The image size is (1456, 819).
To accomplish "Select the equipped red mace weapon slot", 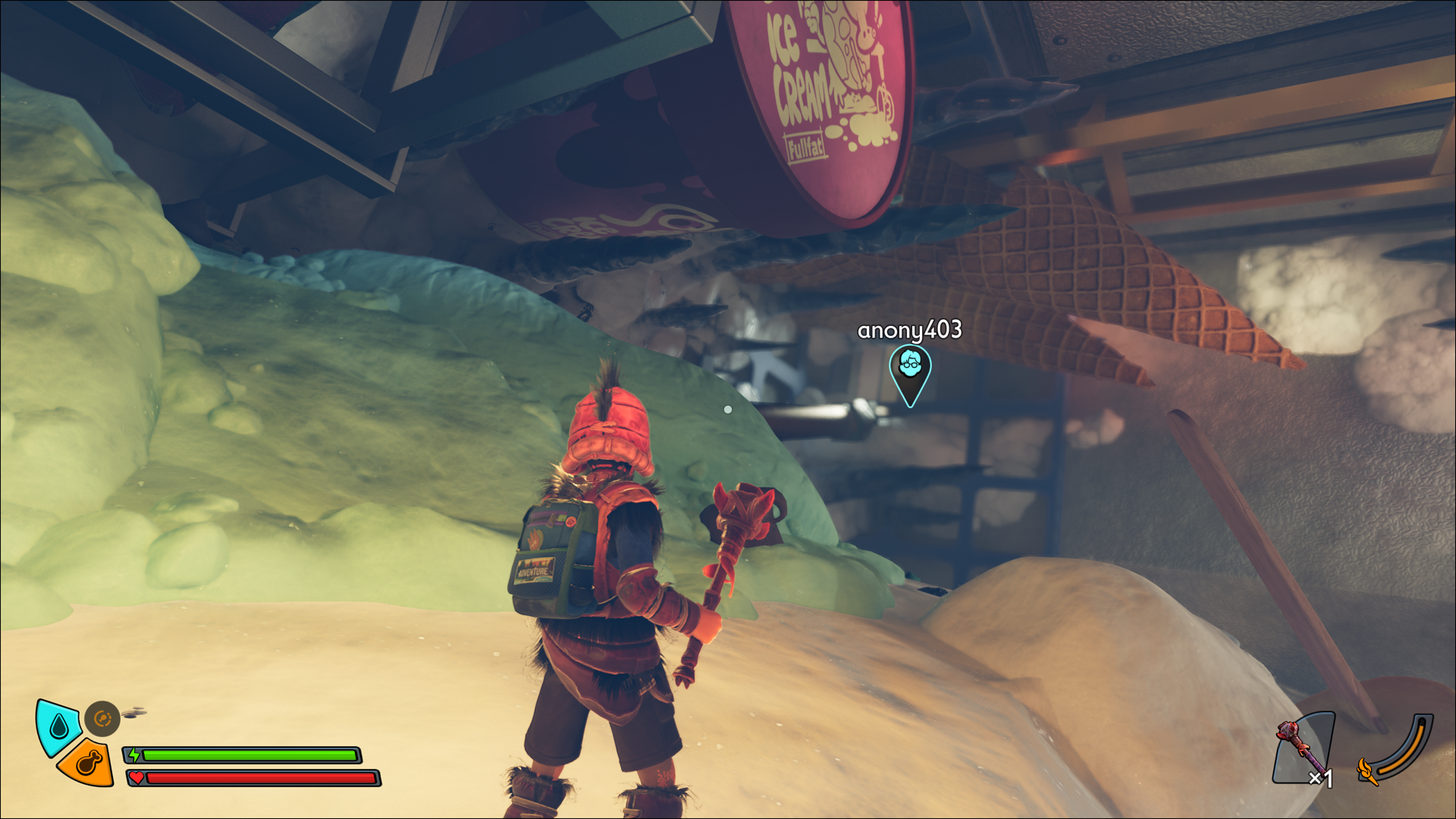I will 1302,748.
